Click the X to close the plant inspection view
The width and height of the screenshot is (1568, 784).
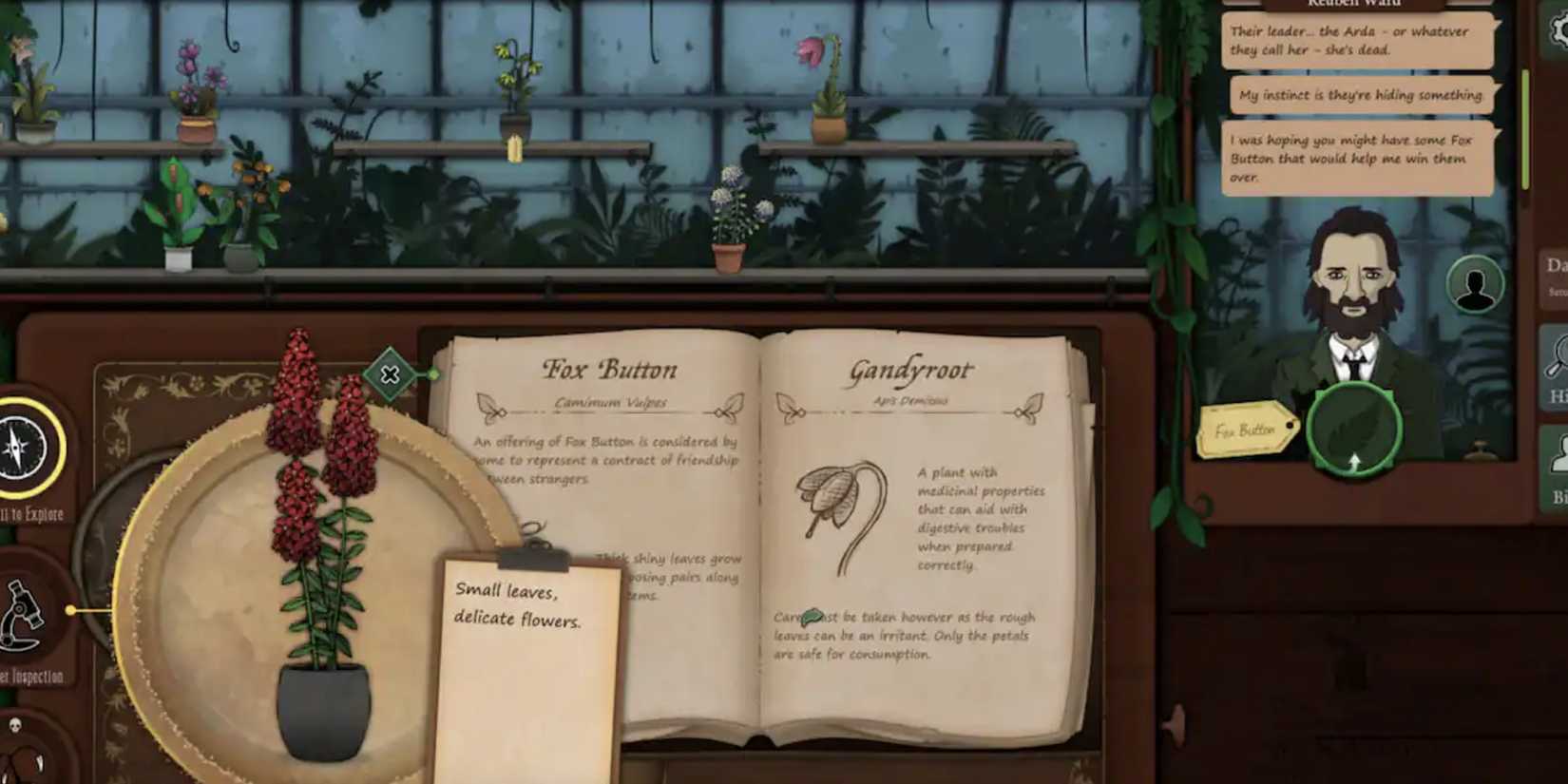[390, 375]
